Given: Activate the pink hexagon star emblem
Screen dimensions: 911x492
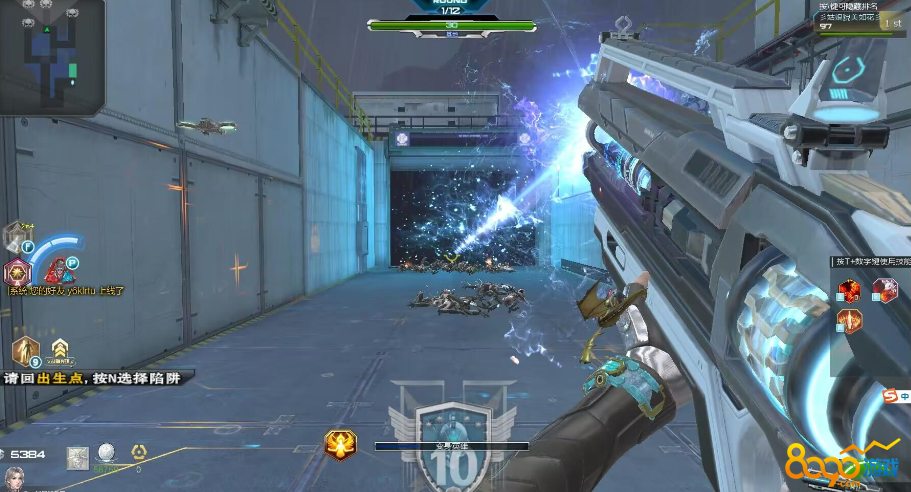Looking at the screenshot, I should (x=16, y=272).
